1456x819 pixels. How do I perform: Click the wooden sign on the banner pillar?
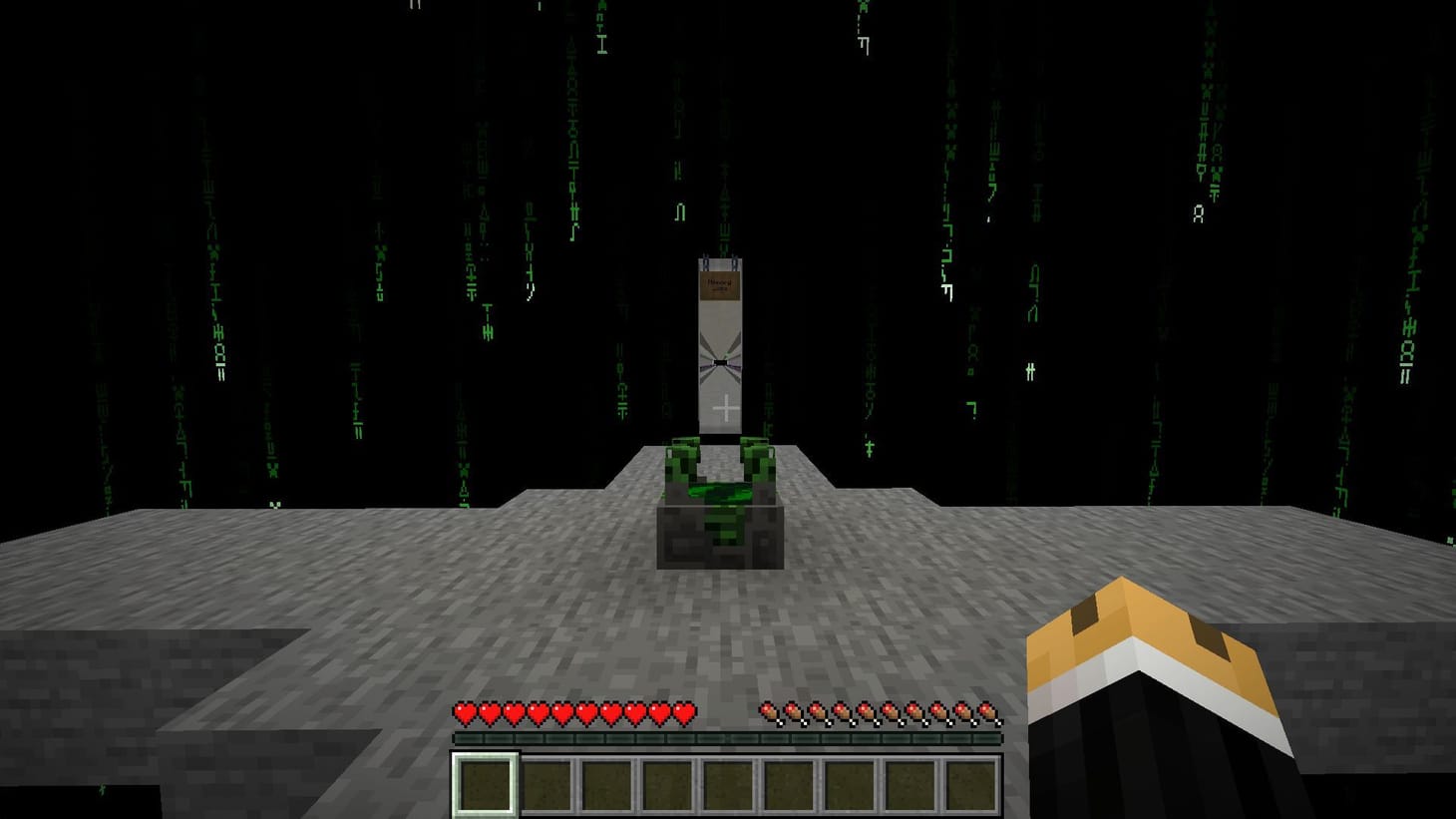(721, 284)
